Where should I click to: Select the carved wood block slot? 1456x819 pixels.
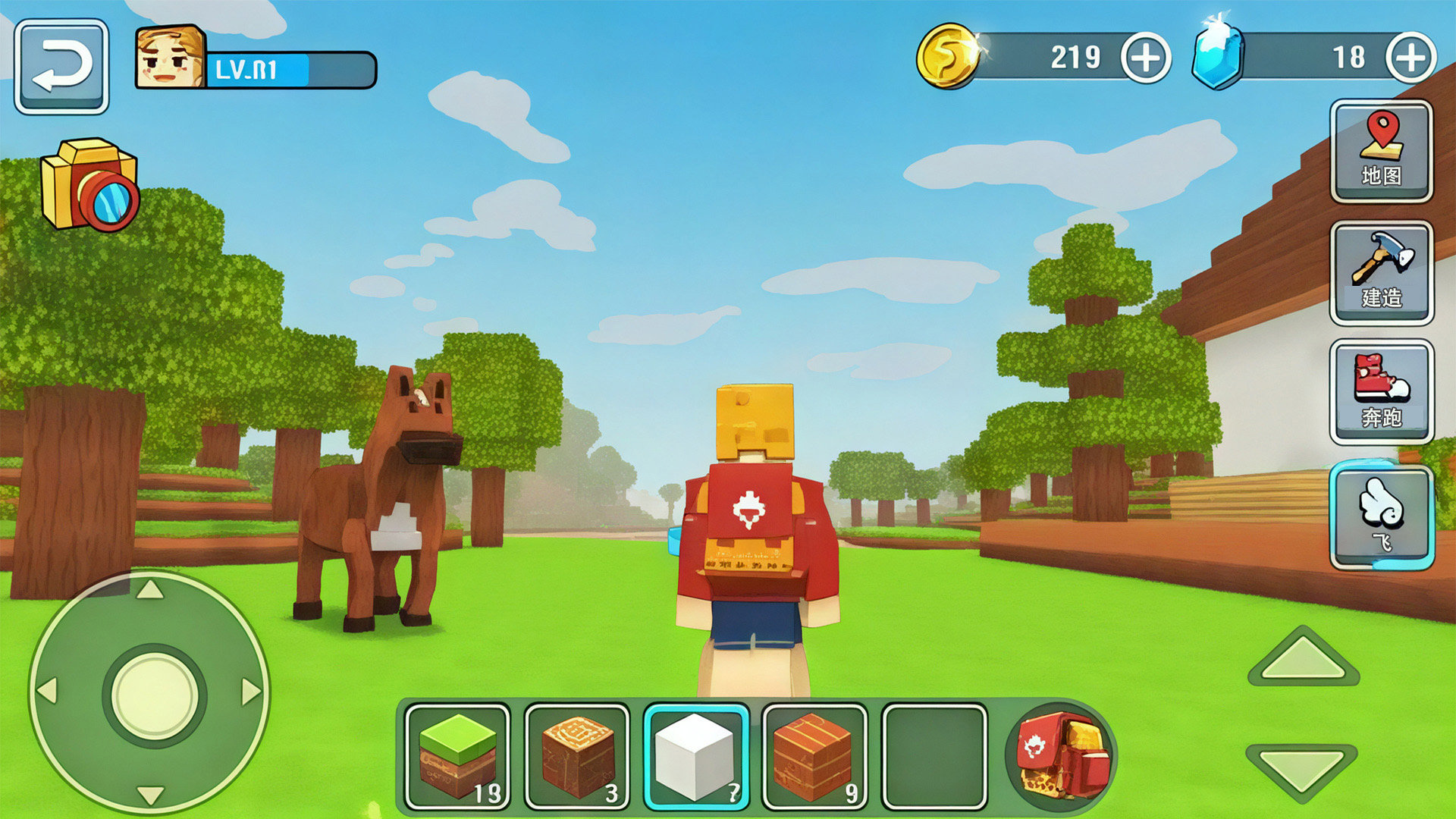click(577, 757)
